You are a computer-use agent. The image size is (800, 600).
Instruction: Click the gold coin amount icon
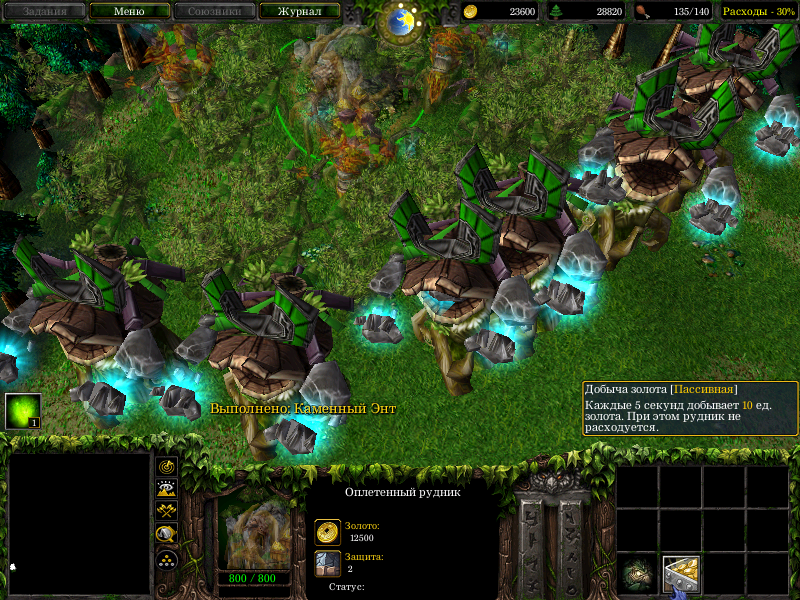tap(471, 12)
